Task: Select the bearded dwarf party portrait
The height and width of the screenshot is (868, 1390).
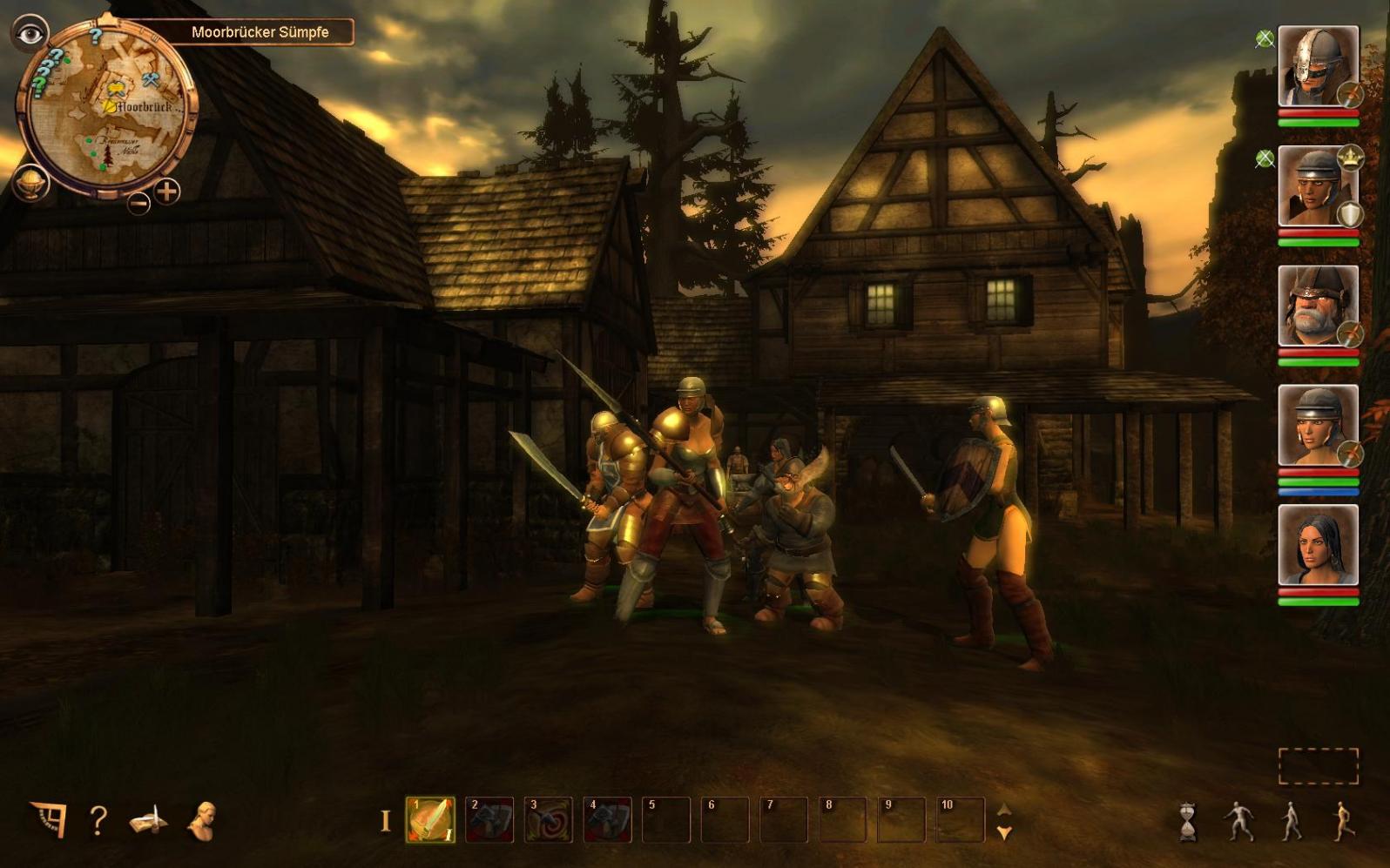Action: pyautogui.click(x=1317, y=306)
